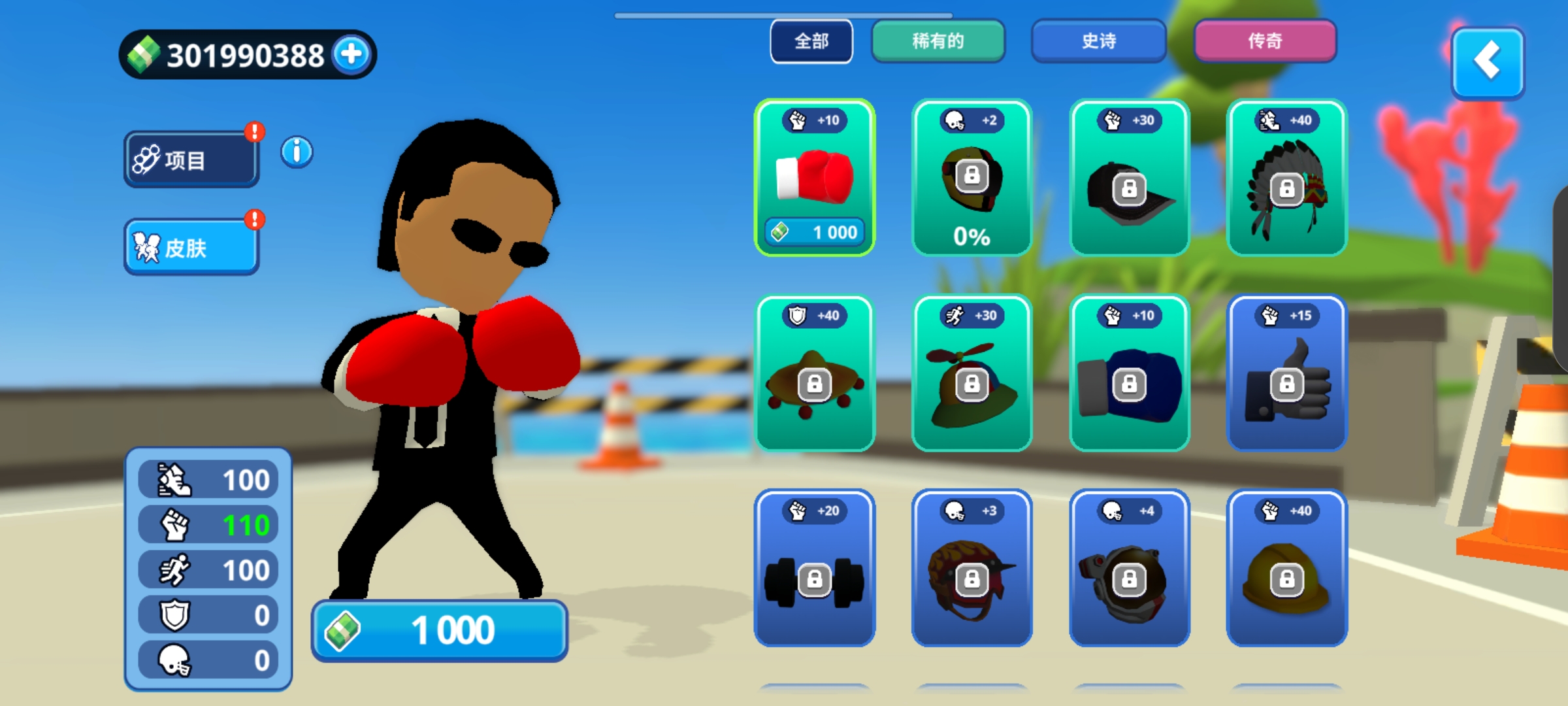Image resolution: width=1568 pixels, height=706 pixels.
Task: Select the locked feather headdress item
Action: (x=1287, y=178)
